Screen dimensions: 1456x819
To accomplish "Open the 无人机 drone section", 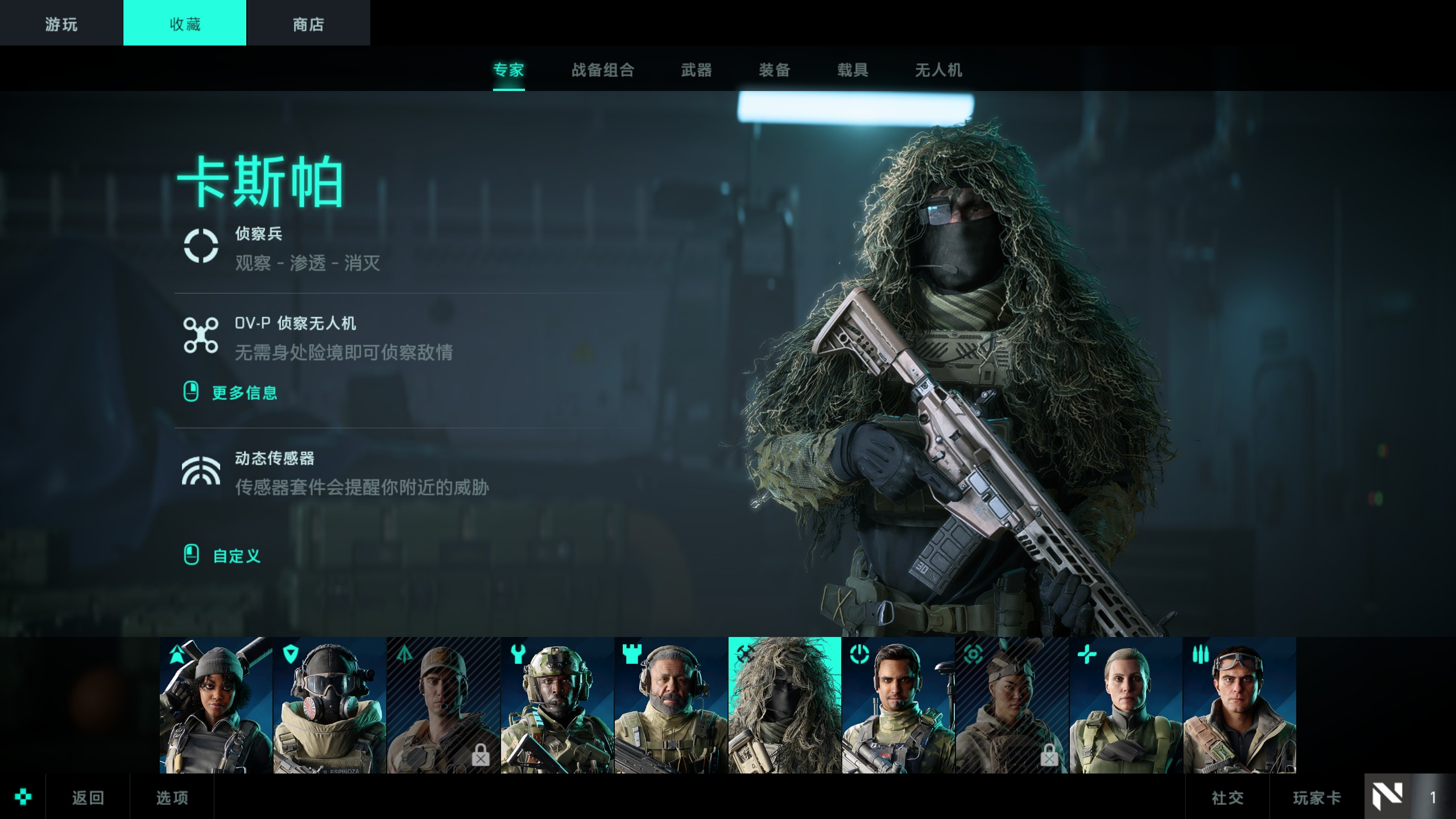I will pos(938,70).
